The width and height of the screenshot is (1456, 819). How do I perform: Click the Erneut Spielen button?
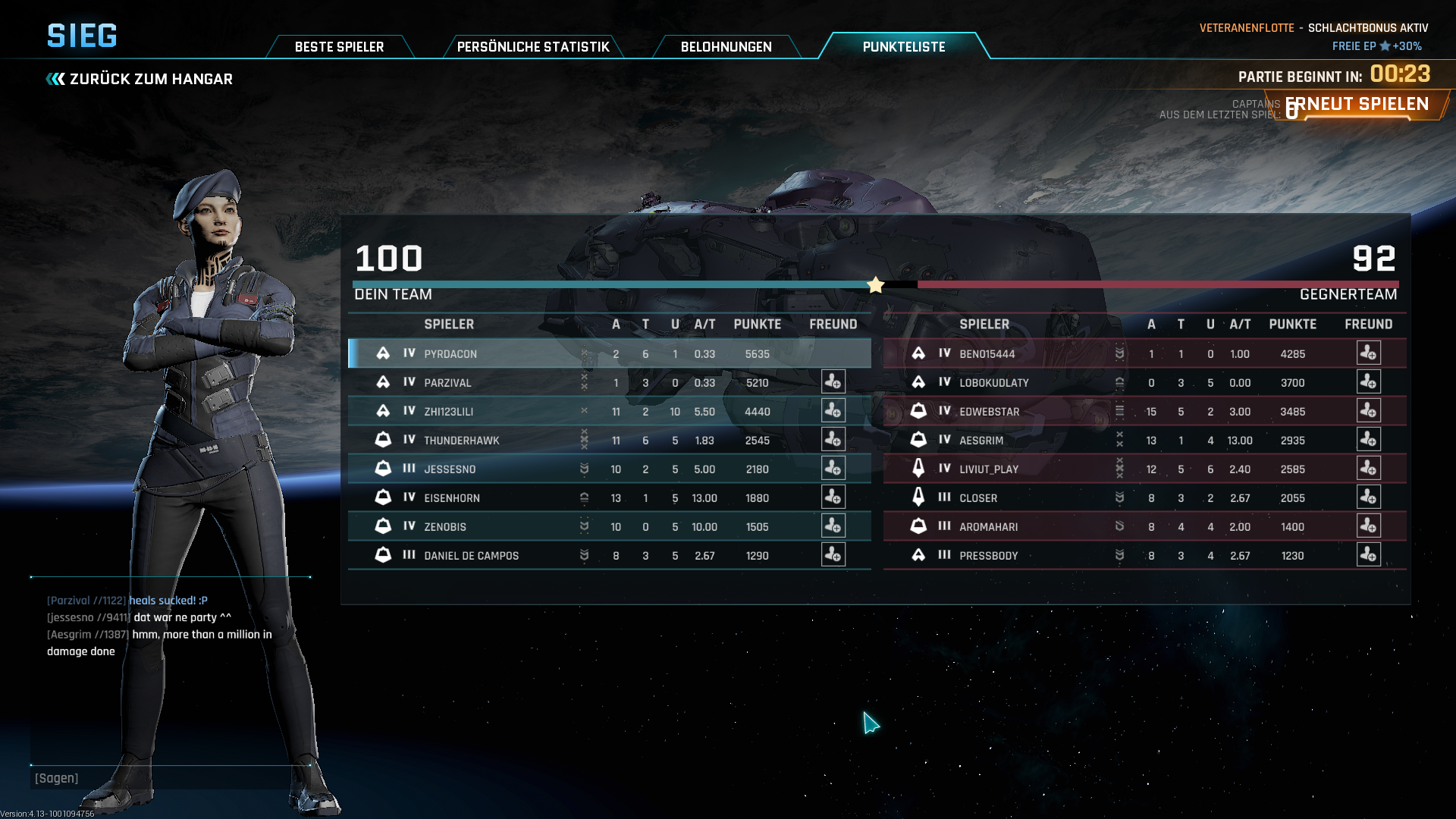pyautogui.click(x=1357, y=105)
